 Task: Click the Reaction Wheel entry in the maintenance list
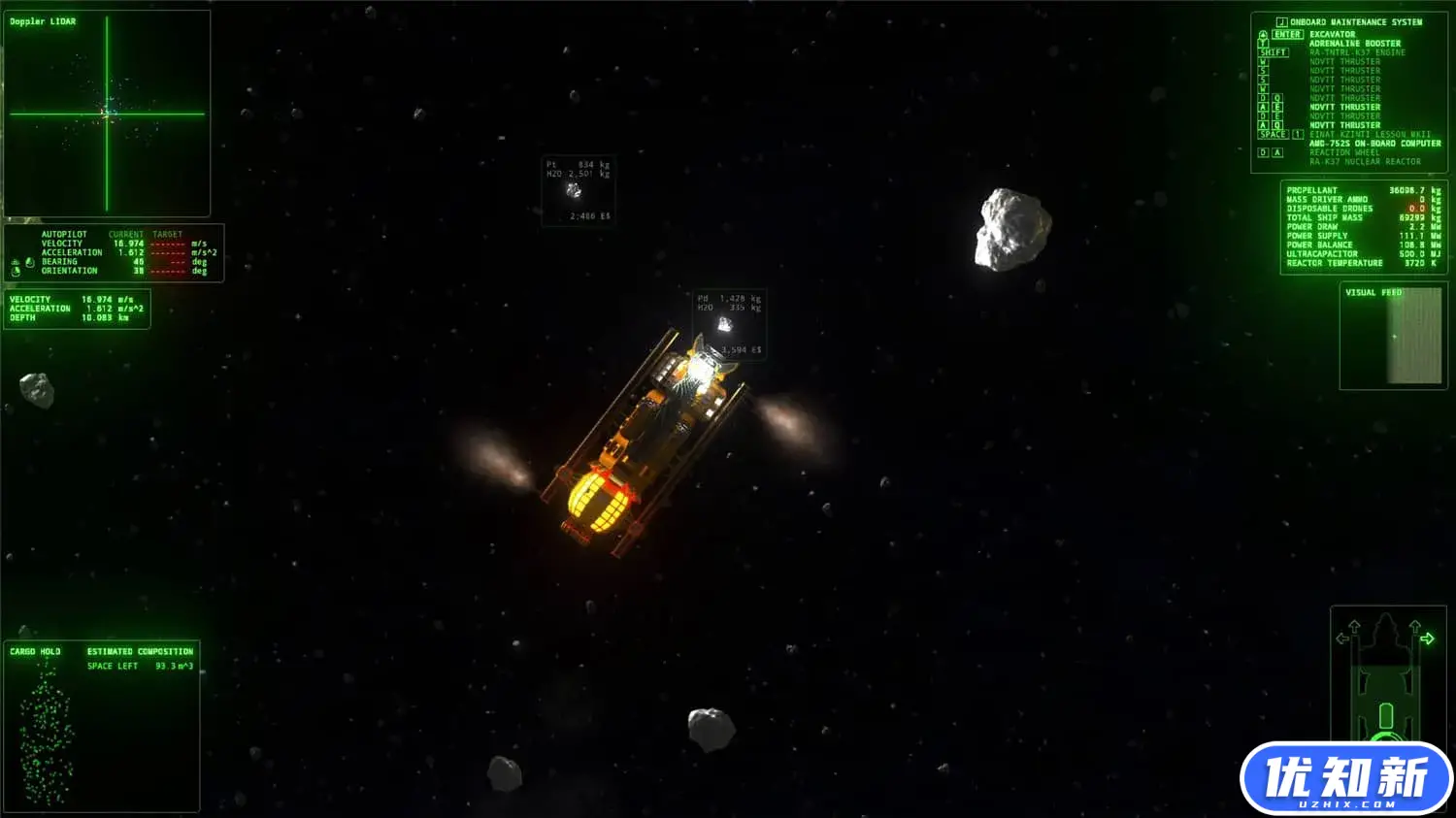1344,152
